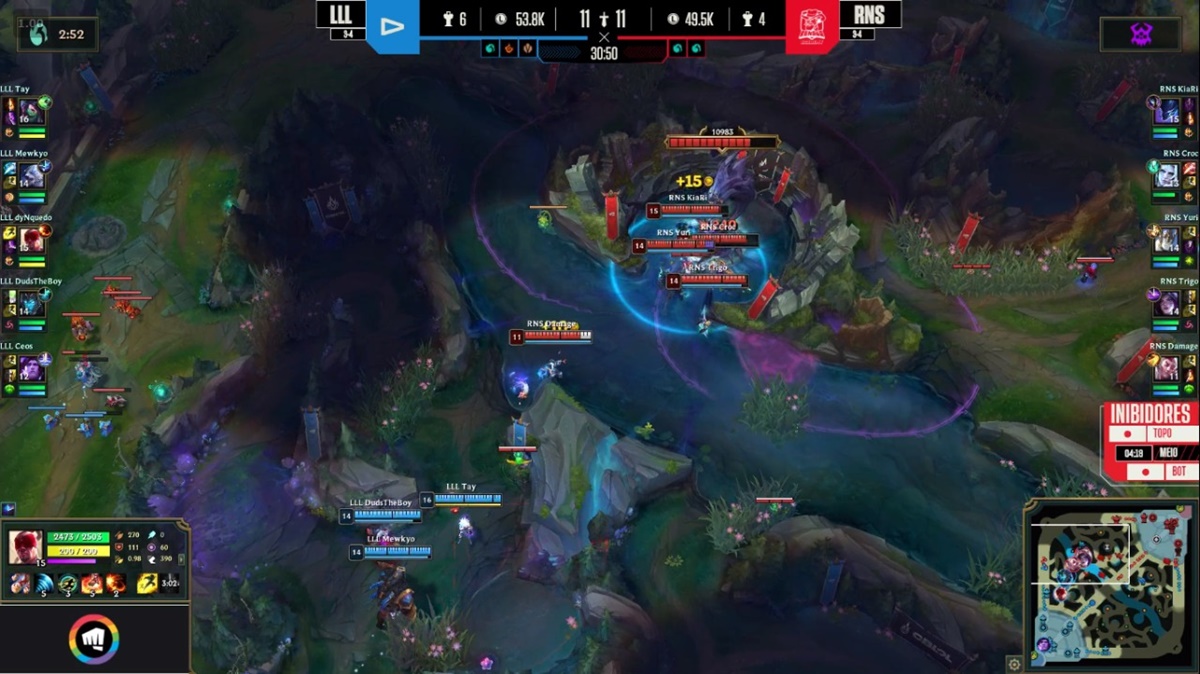Select LLL Mewkyo's champion portrait
The image size is (1200, 674).
pos(31,176)
